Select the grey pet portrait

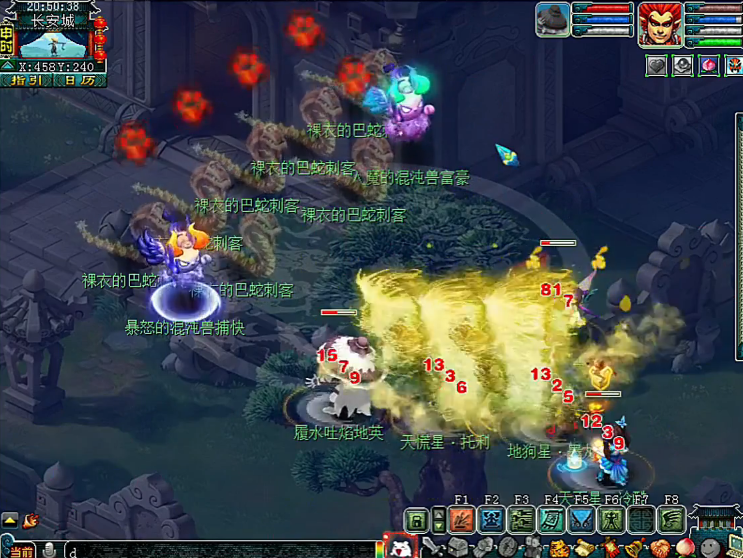point(553,20)
